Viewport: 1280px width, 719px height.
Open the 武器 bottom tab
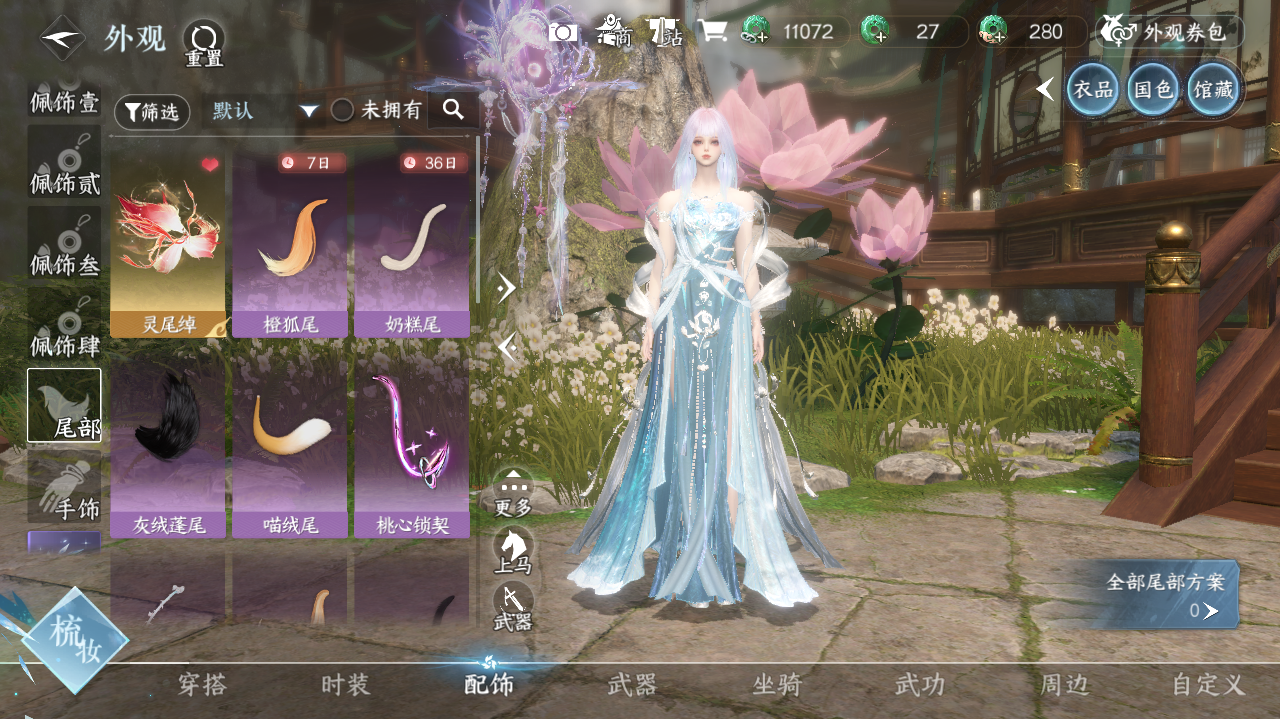(x=633, y=685)
